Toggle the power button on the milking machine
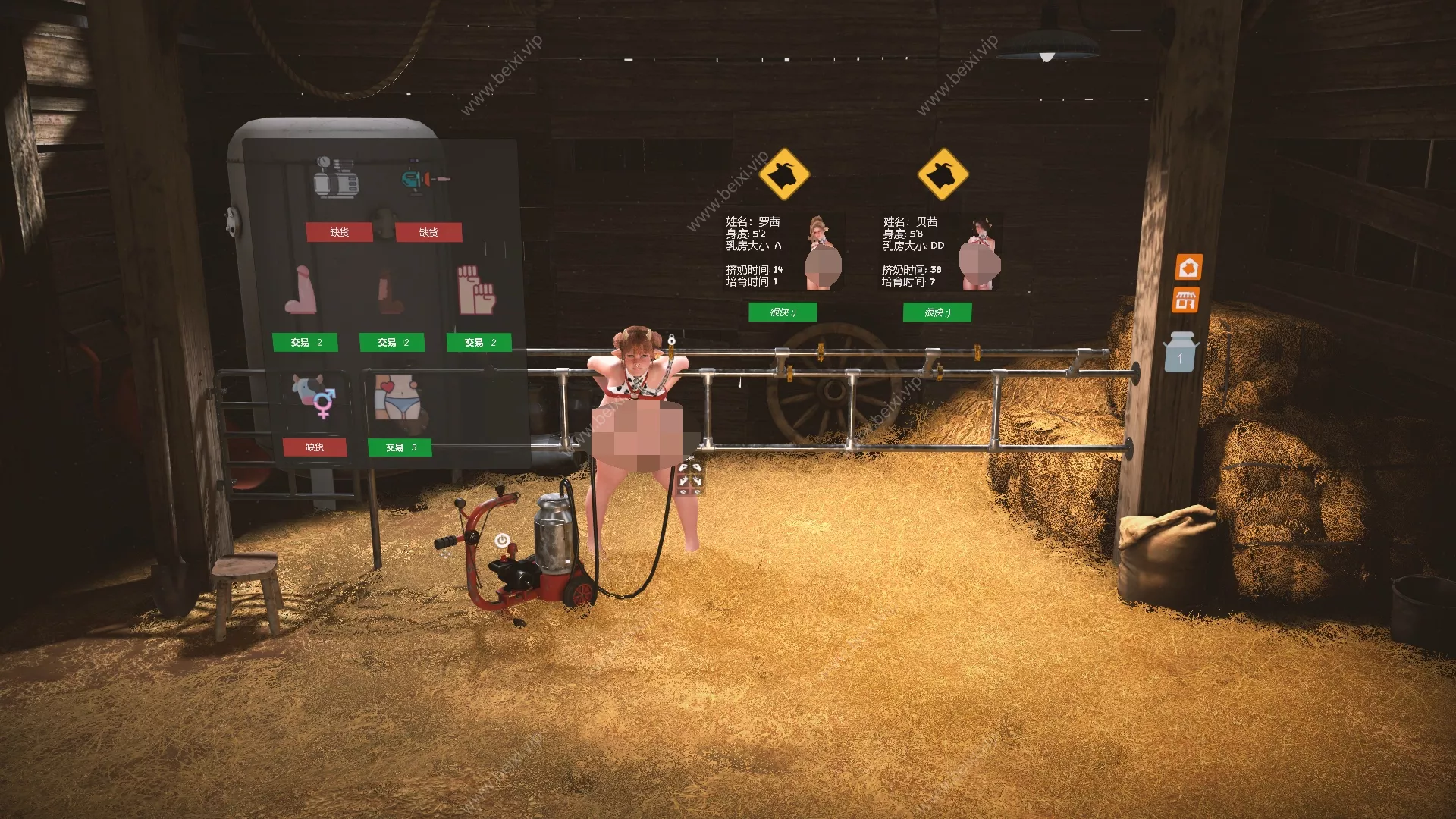Viewport: 1456px width, 819px height. pyautogui.click(x=501, y=539)
